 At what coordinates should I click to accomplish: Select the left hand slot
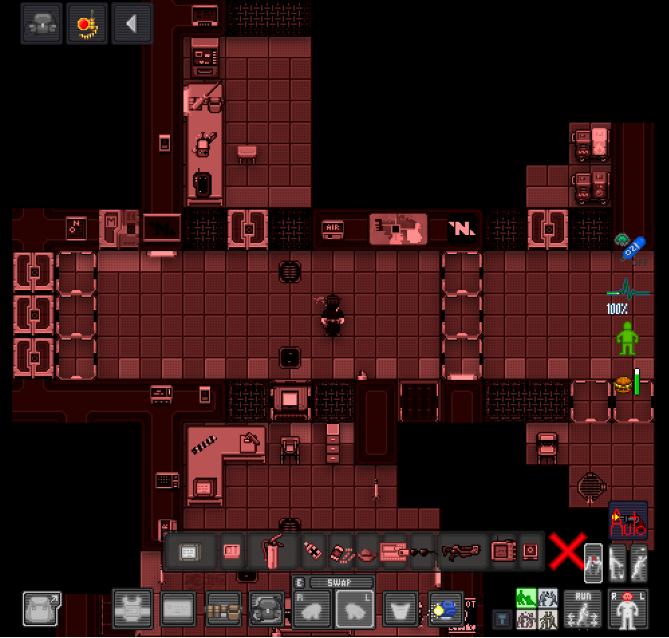pyautogui.click(x=355, y=608)
